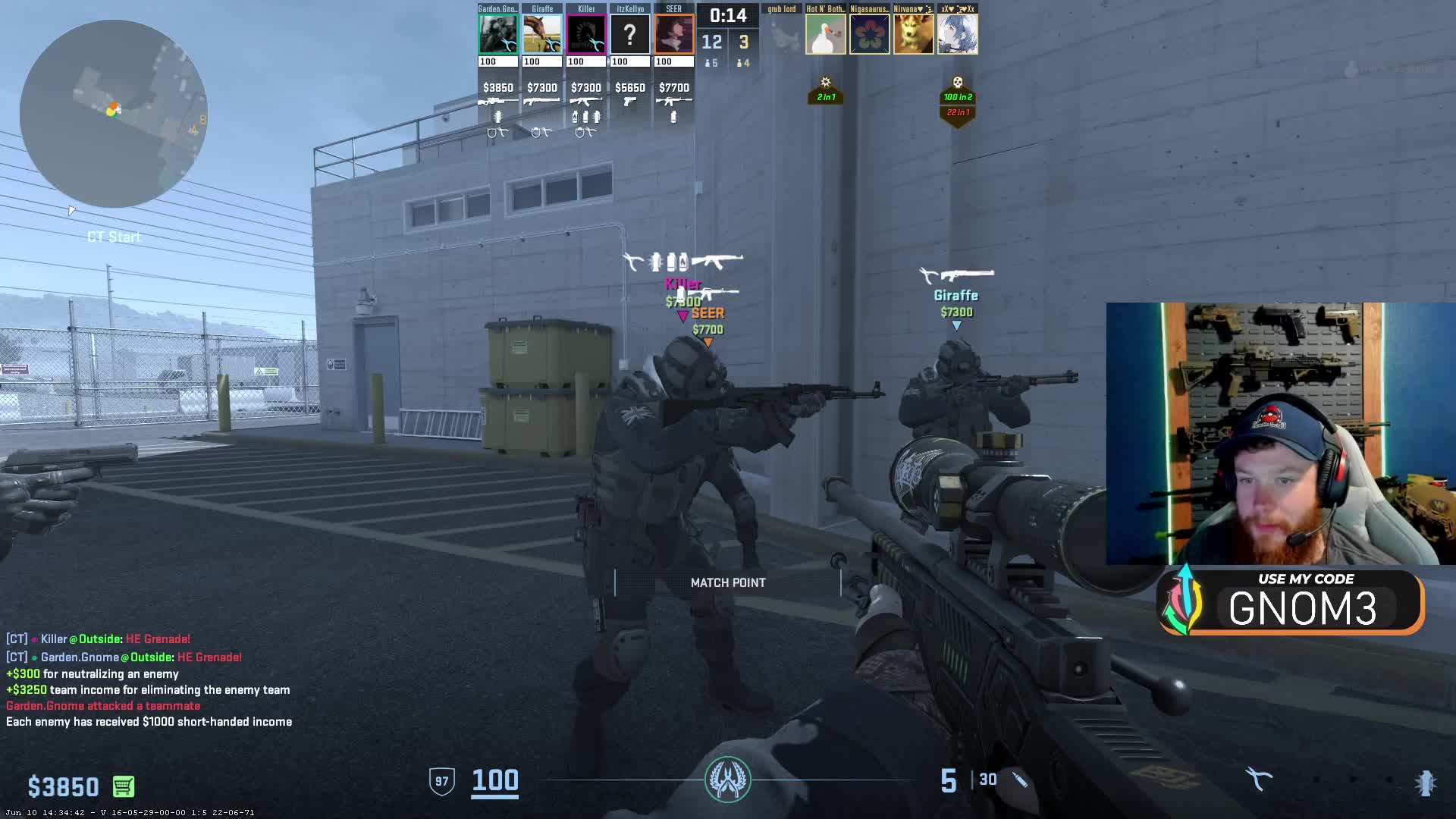
Task: Select the knife weapon slot icon
Action: tap(1259, 780)
